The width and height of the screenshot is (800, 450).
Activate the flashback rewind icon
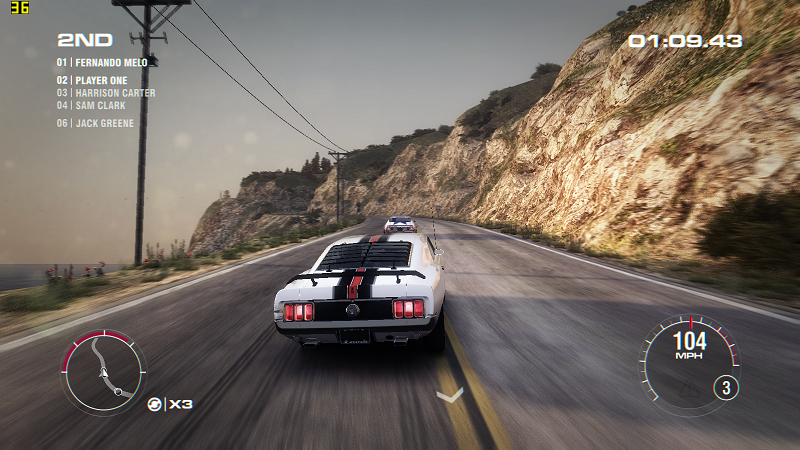[x=155, y=404]
